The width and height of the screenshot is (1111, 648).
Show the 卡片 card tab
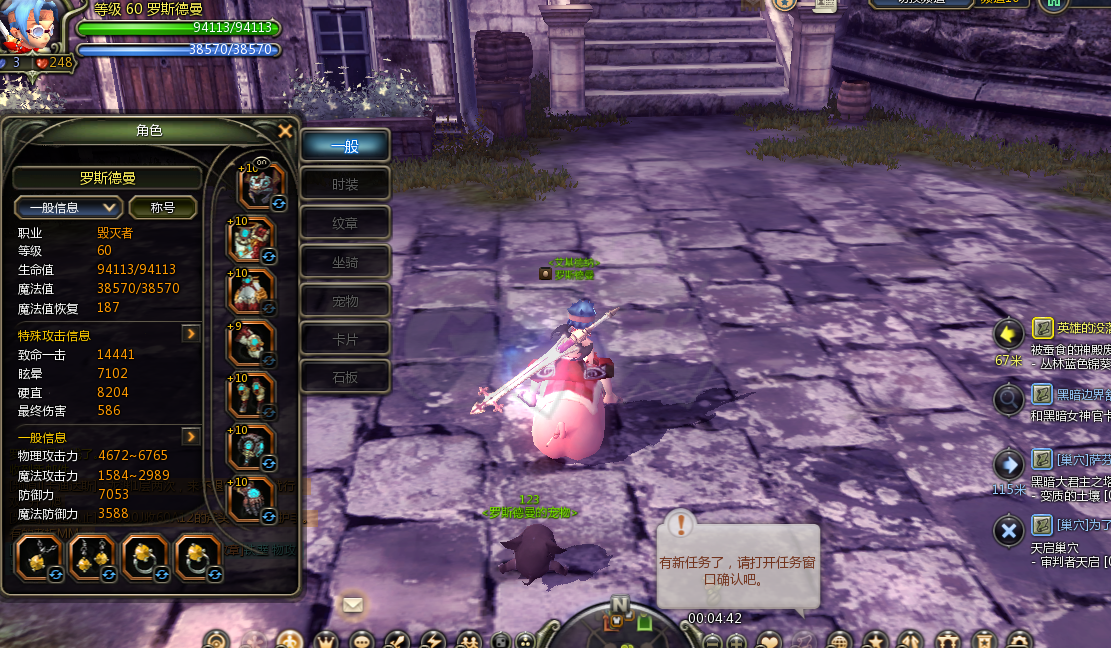pyautogui.click(x=345, y=340)
